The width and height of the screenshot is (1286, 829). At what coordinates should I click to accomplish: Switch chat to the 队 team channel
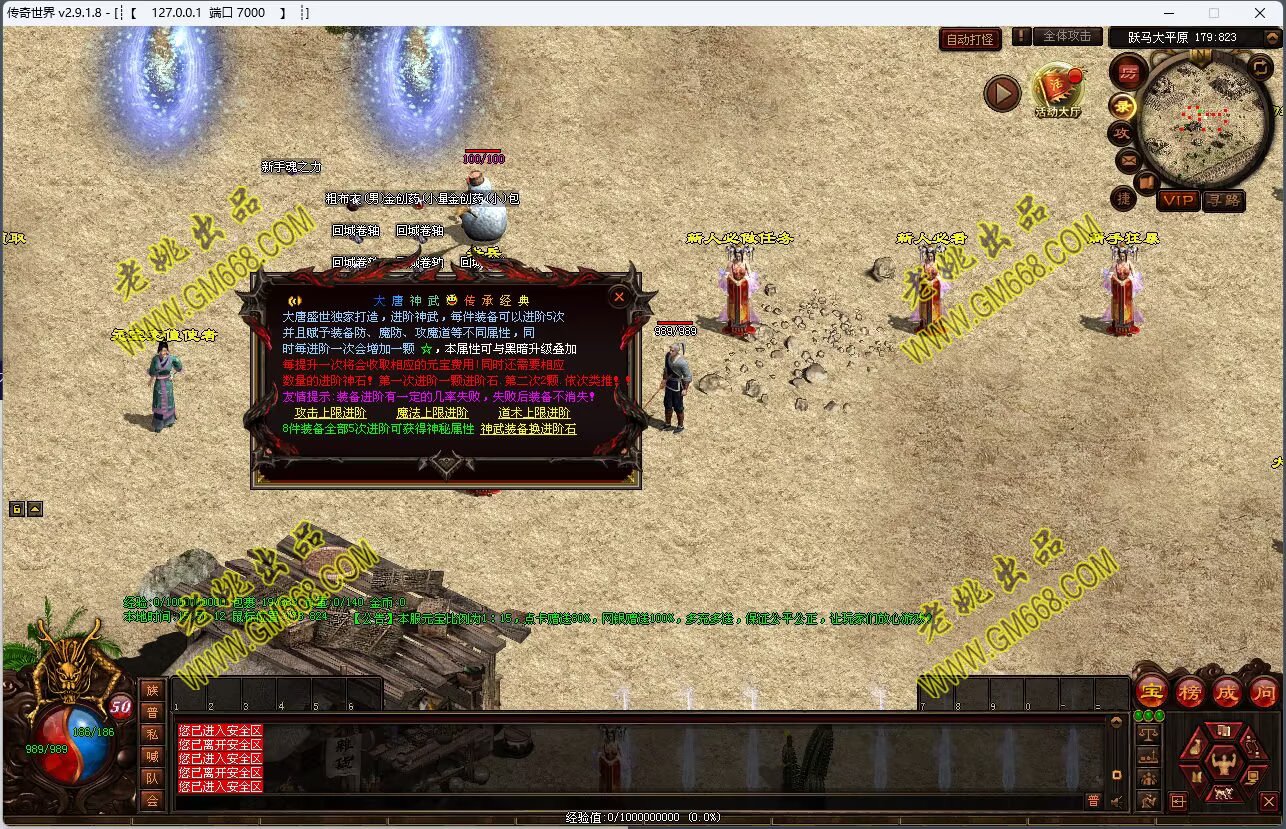pyautogui.click(x=151, y=777)
